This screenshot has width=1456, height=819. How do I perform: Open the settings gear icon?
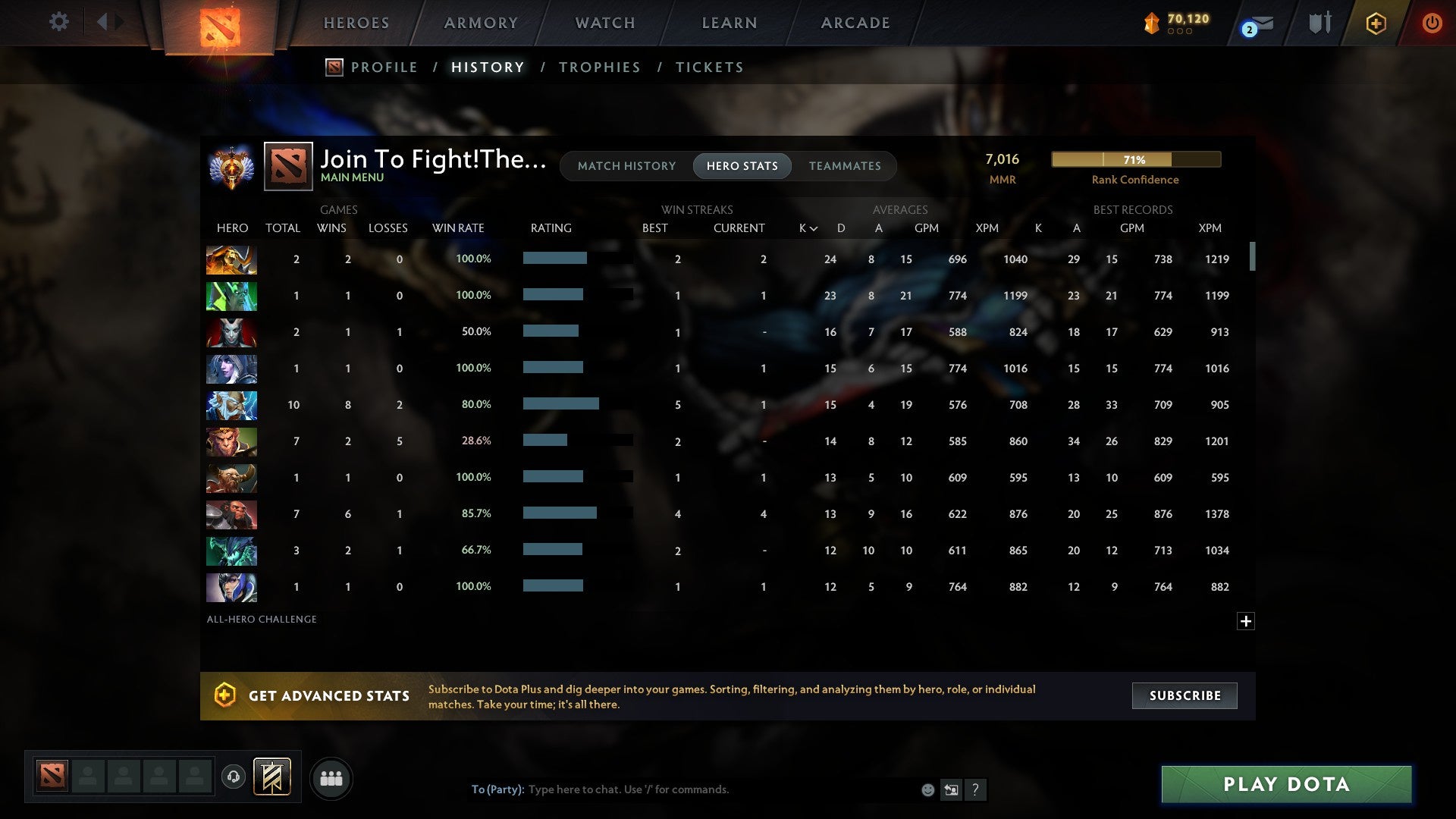click(x=59, y=22)
